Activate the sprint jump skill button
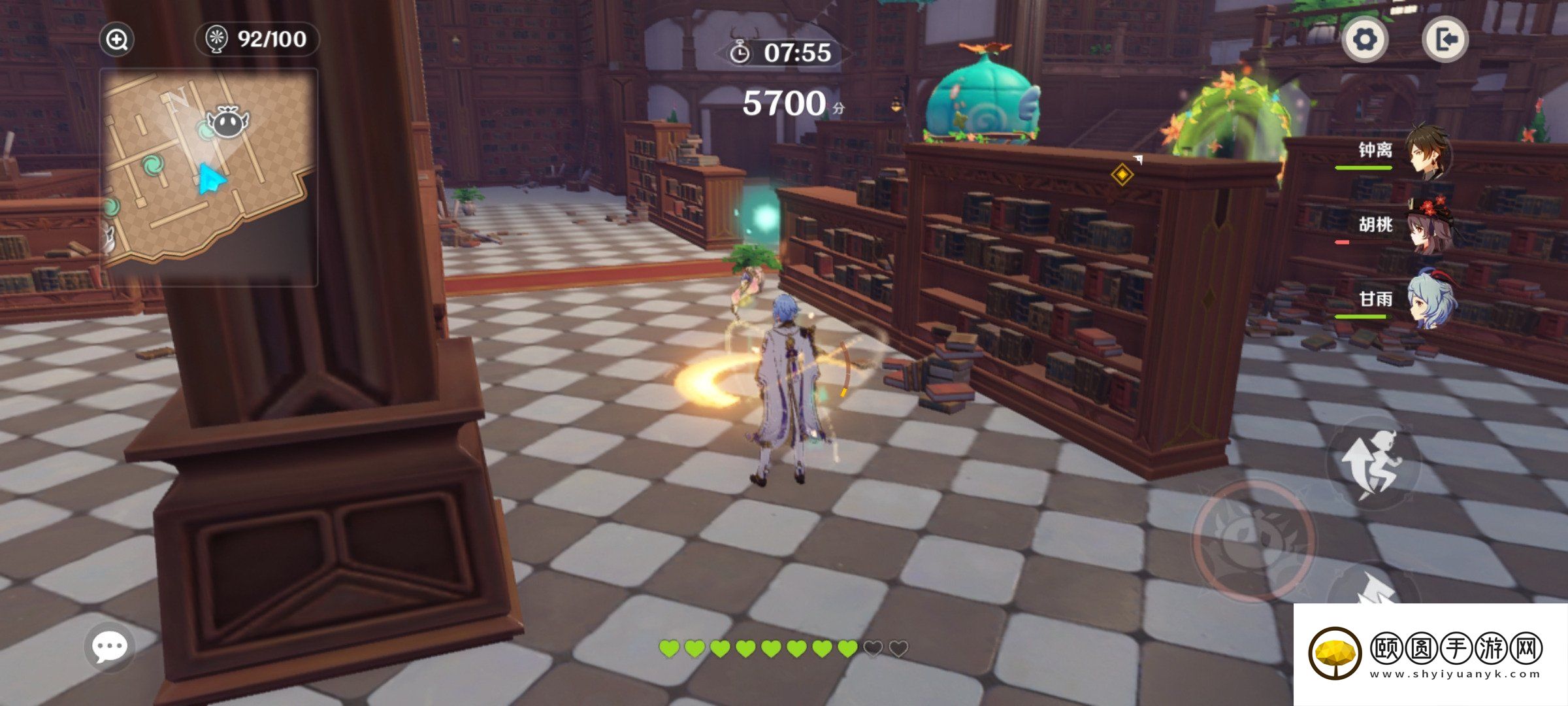Screen dimensions: 1568x706 pos(1373,463)
